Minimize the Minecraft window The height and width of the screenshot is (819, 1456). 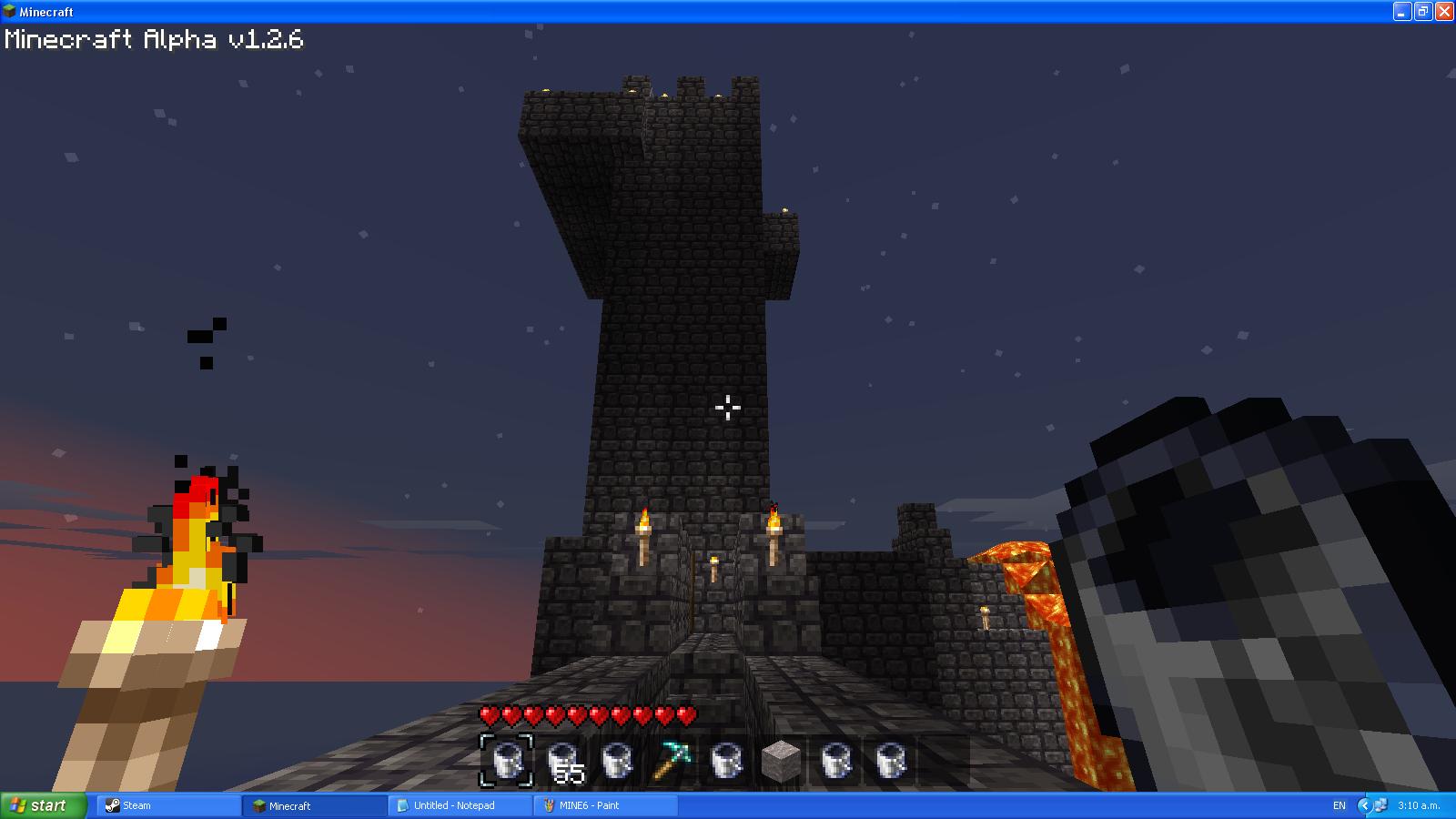coord(1401,11)
